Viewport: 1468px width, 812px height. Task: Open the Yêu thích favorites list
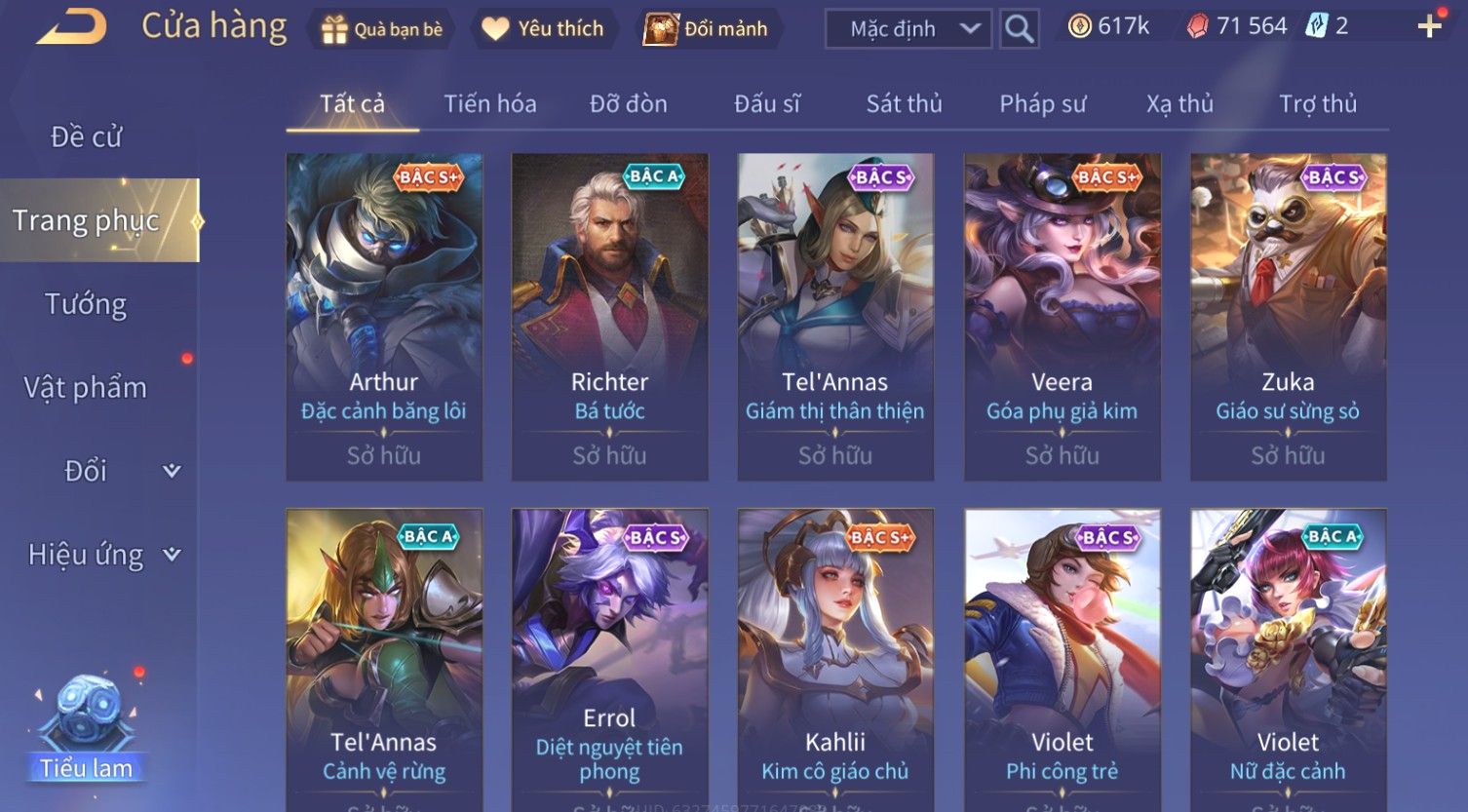click(544, 29)
